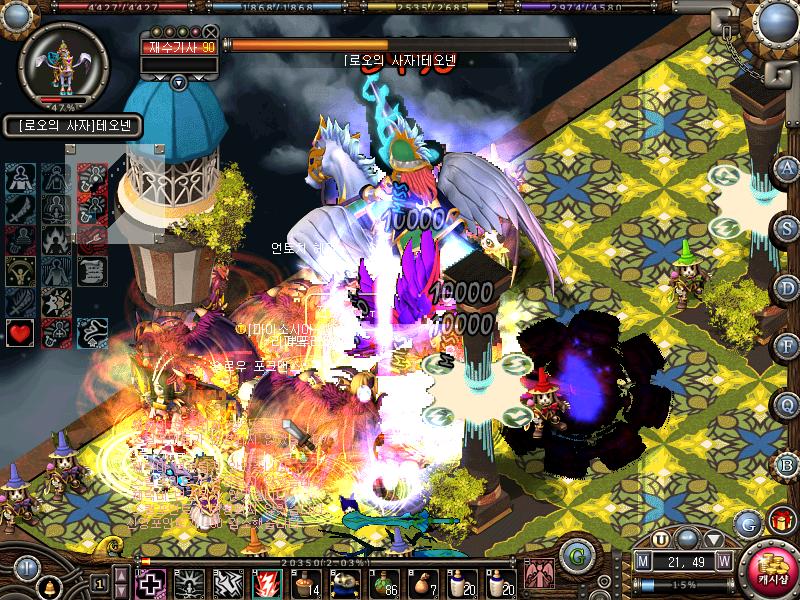Click the scroll icon in skill panel
Viewport: 800px width, 600px height.
(91, 271)
